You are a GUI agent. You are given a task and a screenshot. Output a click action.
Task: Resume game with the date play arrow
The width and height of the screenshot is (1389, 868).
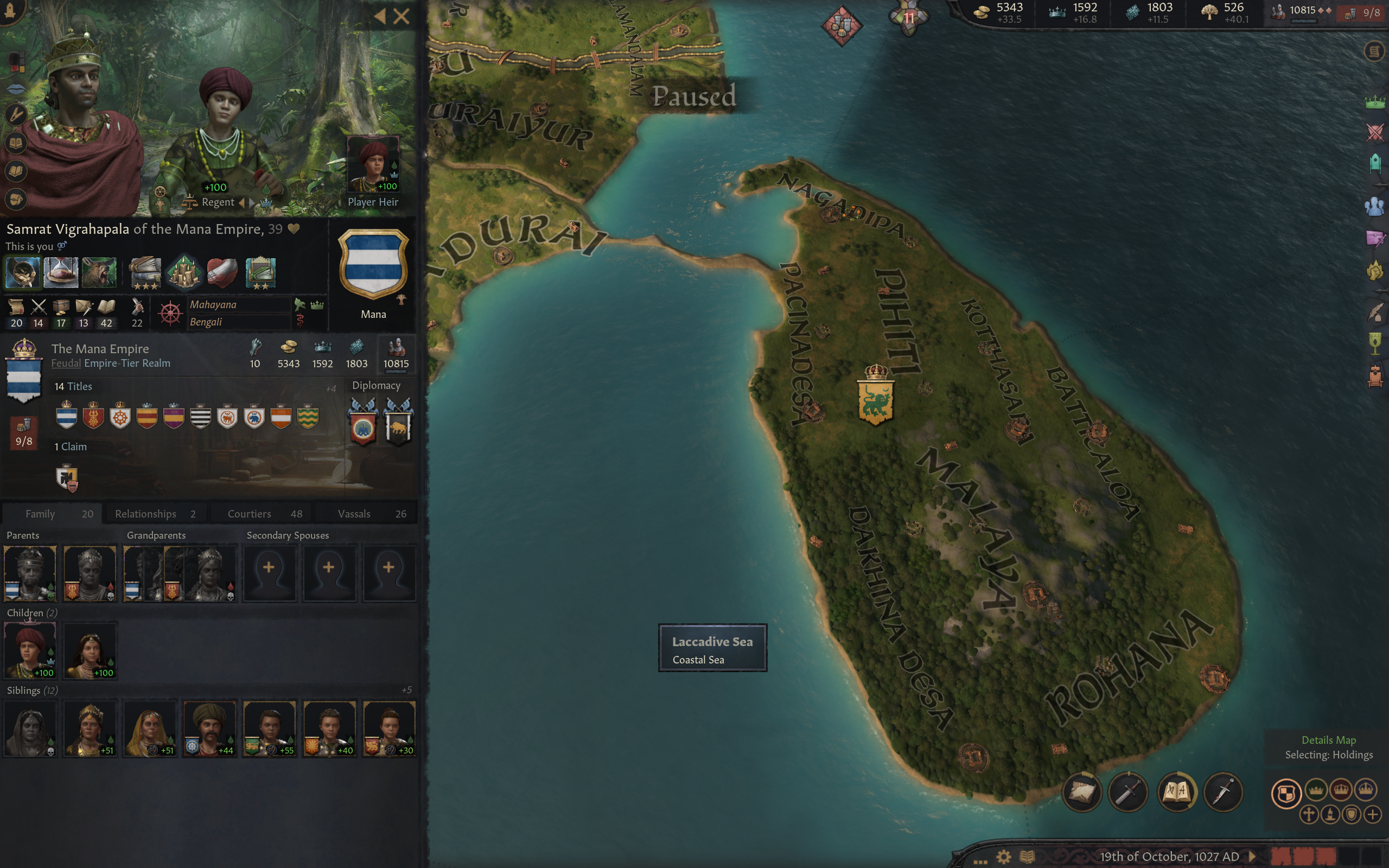1252,857
